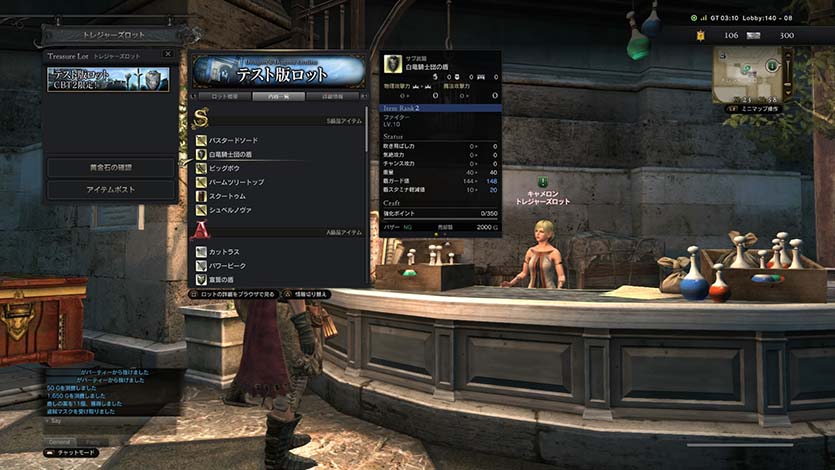Screen dimensions: 835x470
Task: Switch to the ロット概要 tab
Action: point(224,96)
